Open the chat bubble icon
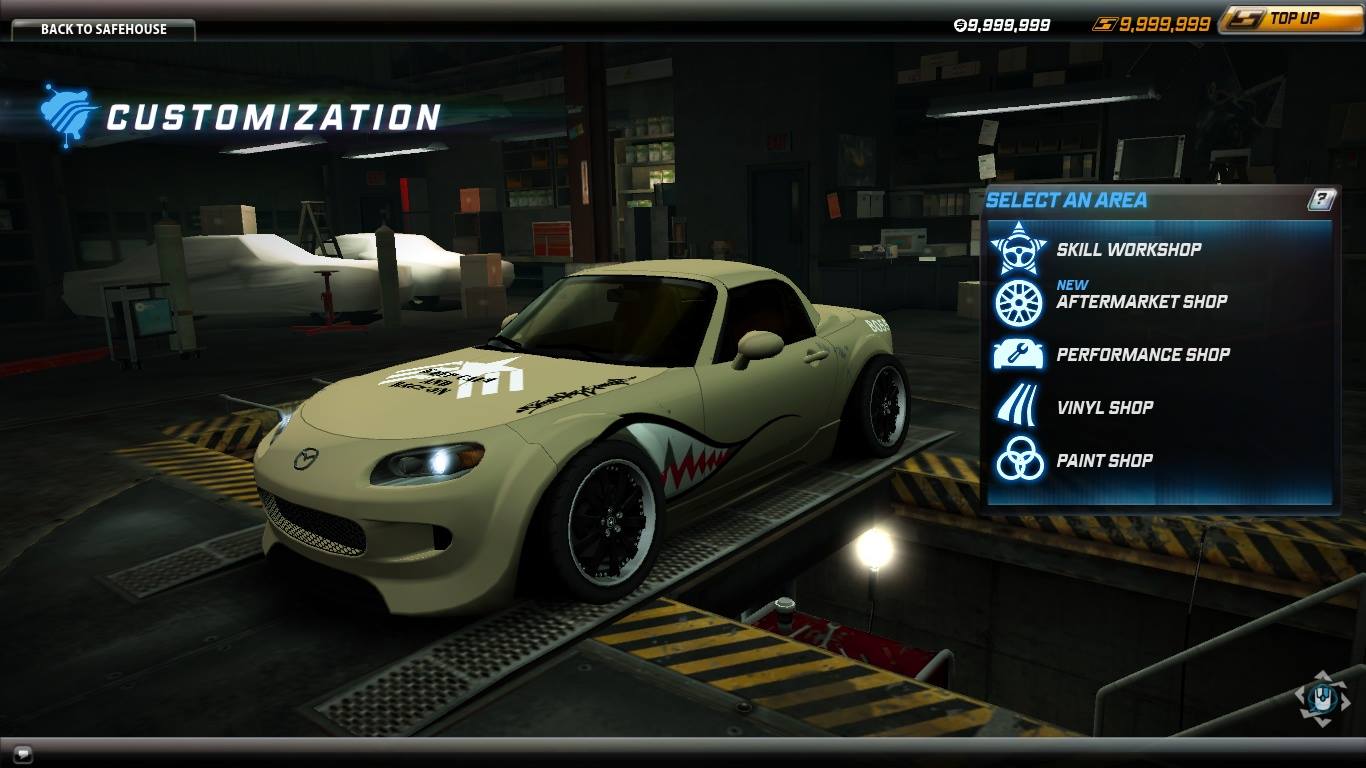1366x768 pixels. [23, 754]
